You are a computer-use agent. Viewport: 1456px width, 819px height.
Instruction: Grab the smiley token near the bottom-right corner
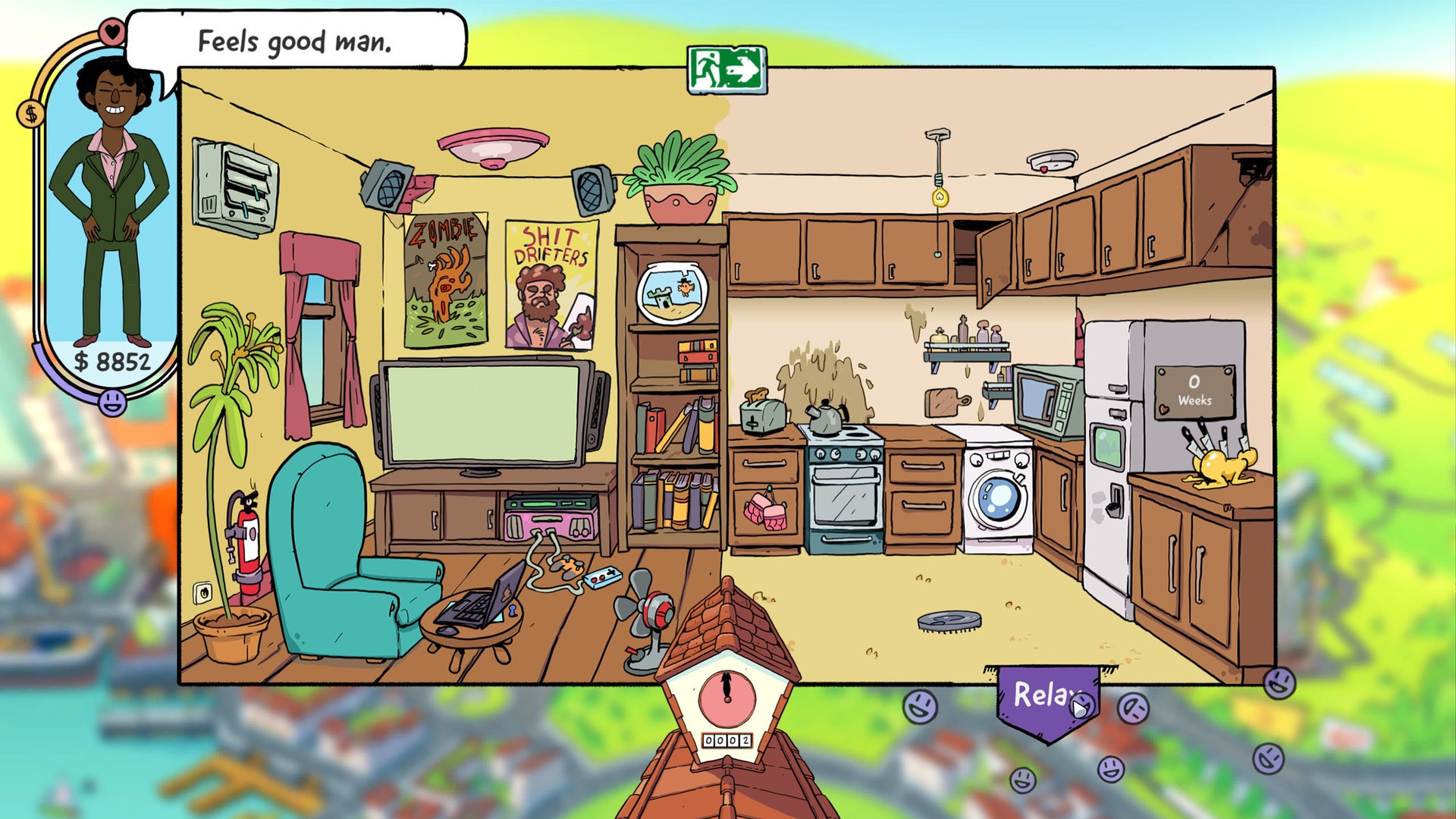(1267, 759)
